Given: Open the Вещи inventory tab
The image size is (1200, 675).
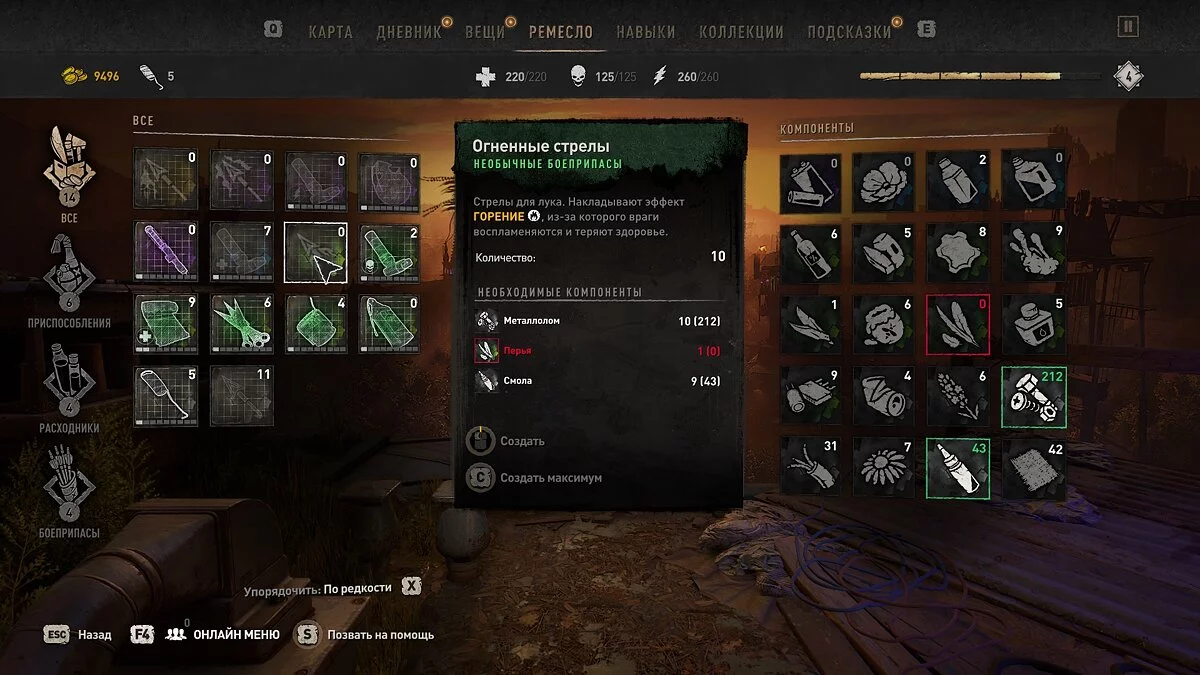Looking at the screenshot, I should (485, 31).
